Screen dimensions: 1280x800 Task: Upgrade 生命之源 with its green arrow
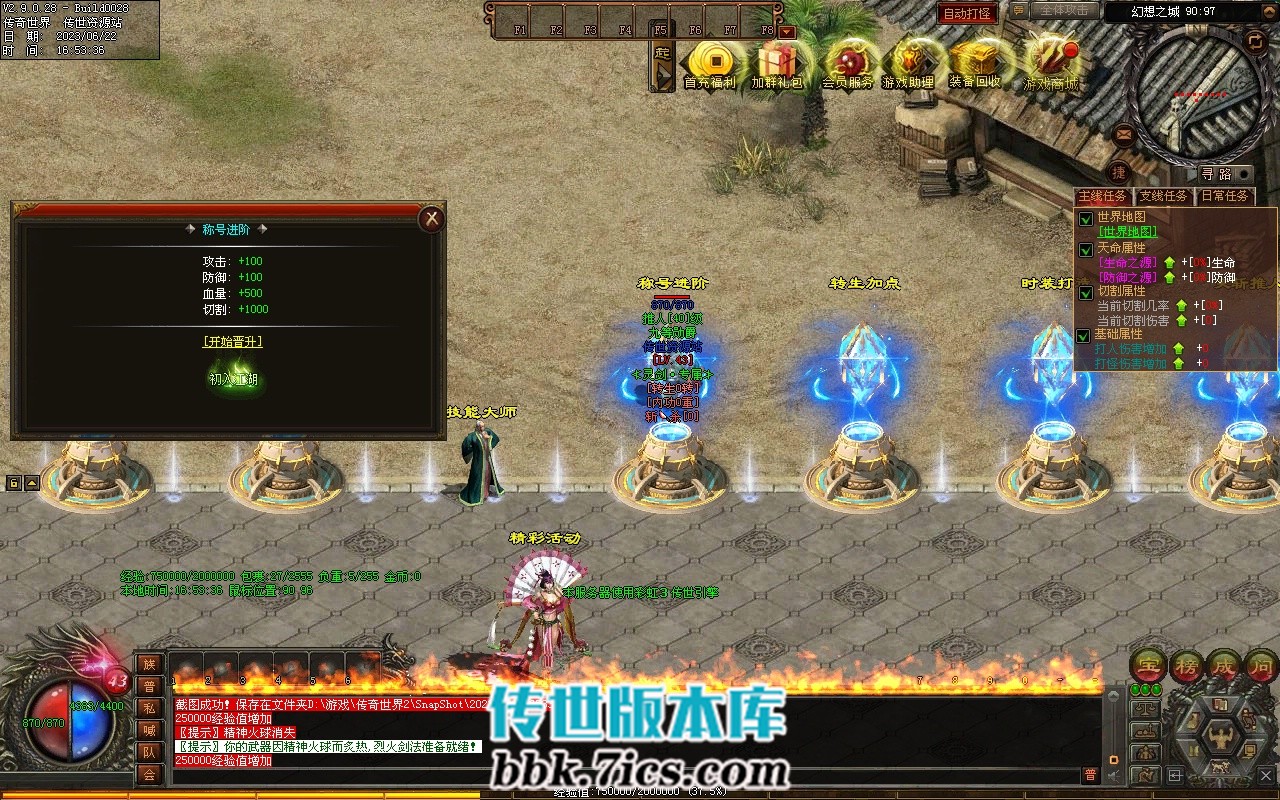[1169, 263]
